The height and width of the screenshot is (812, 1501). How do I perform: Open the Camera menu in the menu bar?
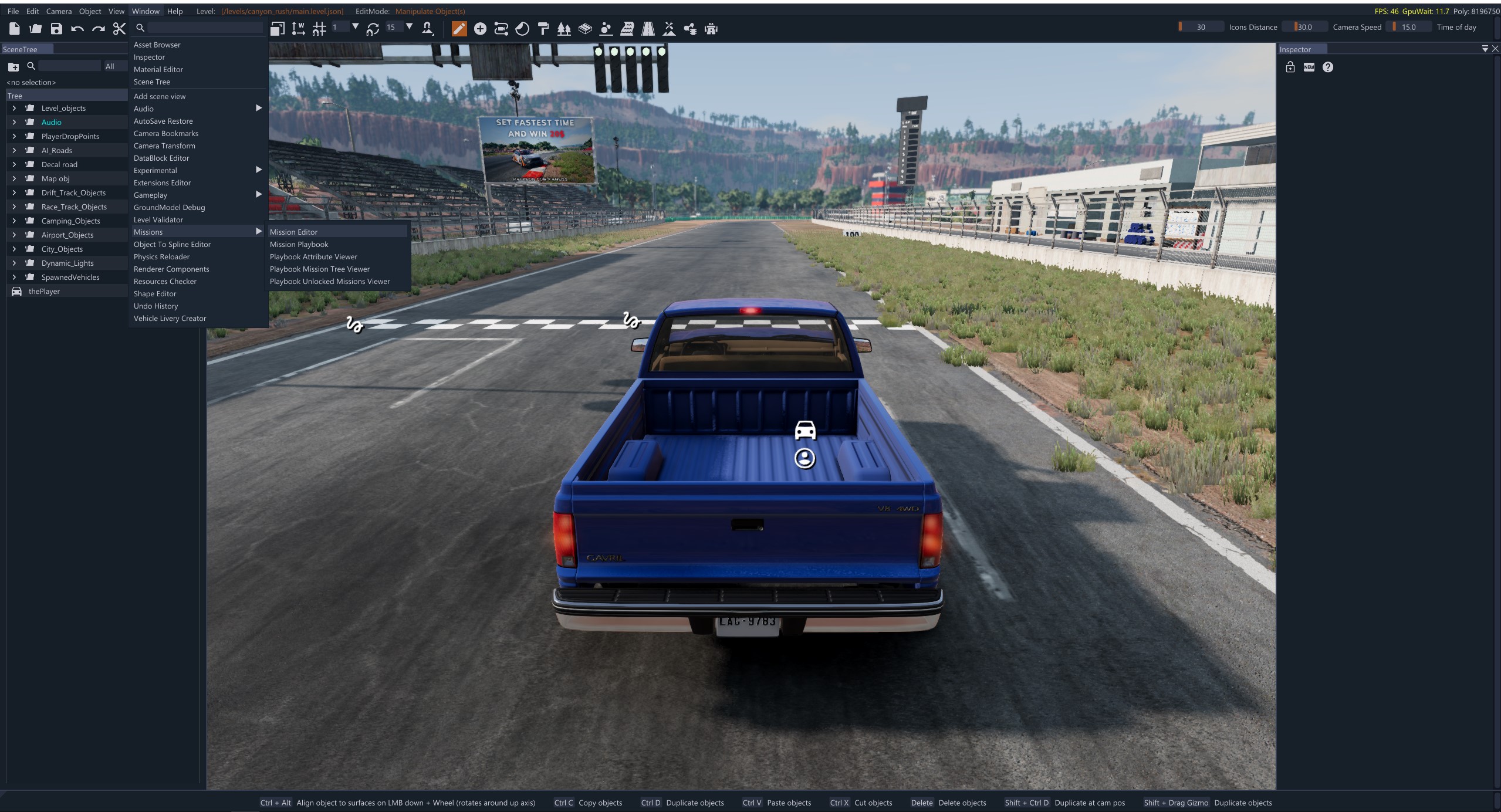[59, 11]
